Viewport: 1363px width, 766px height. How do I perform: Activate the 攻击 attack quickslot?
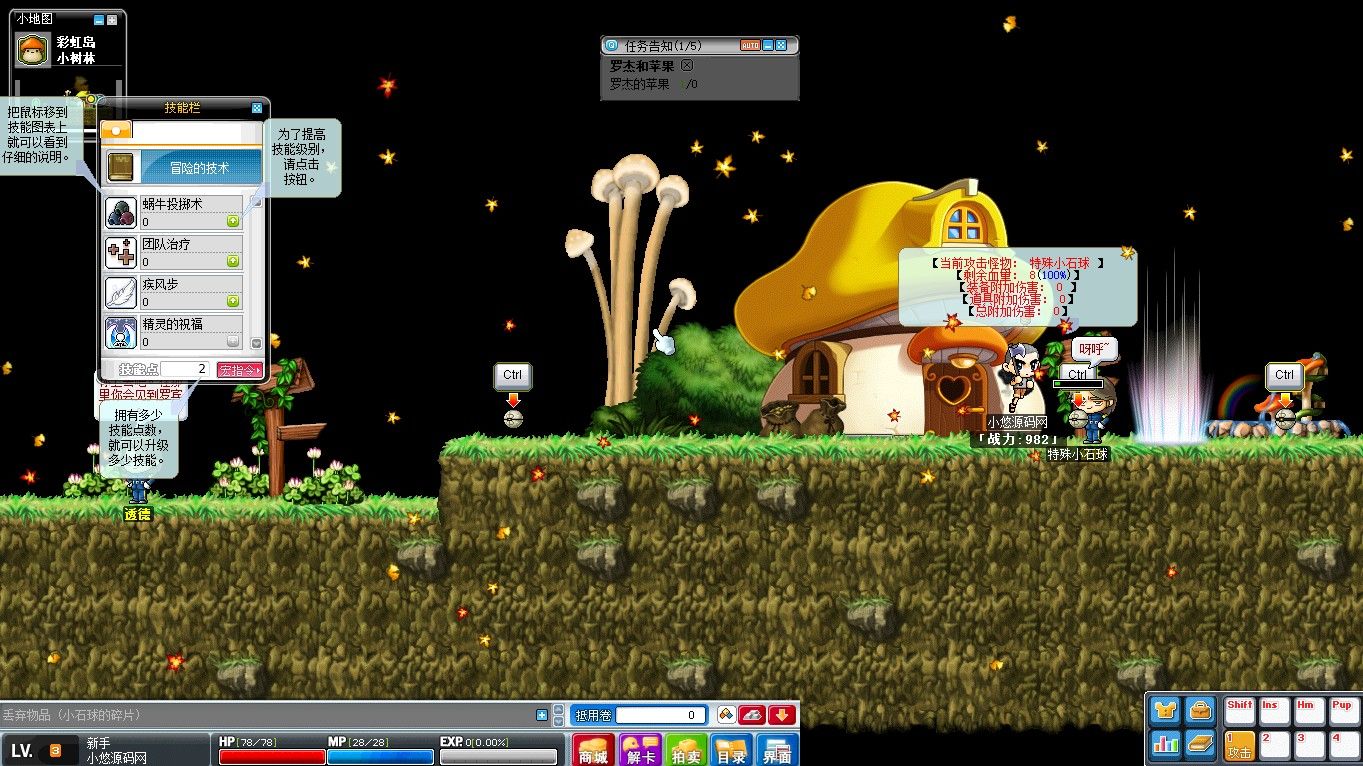tap(1239, 744)
